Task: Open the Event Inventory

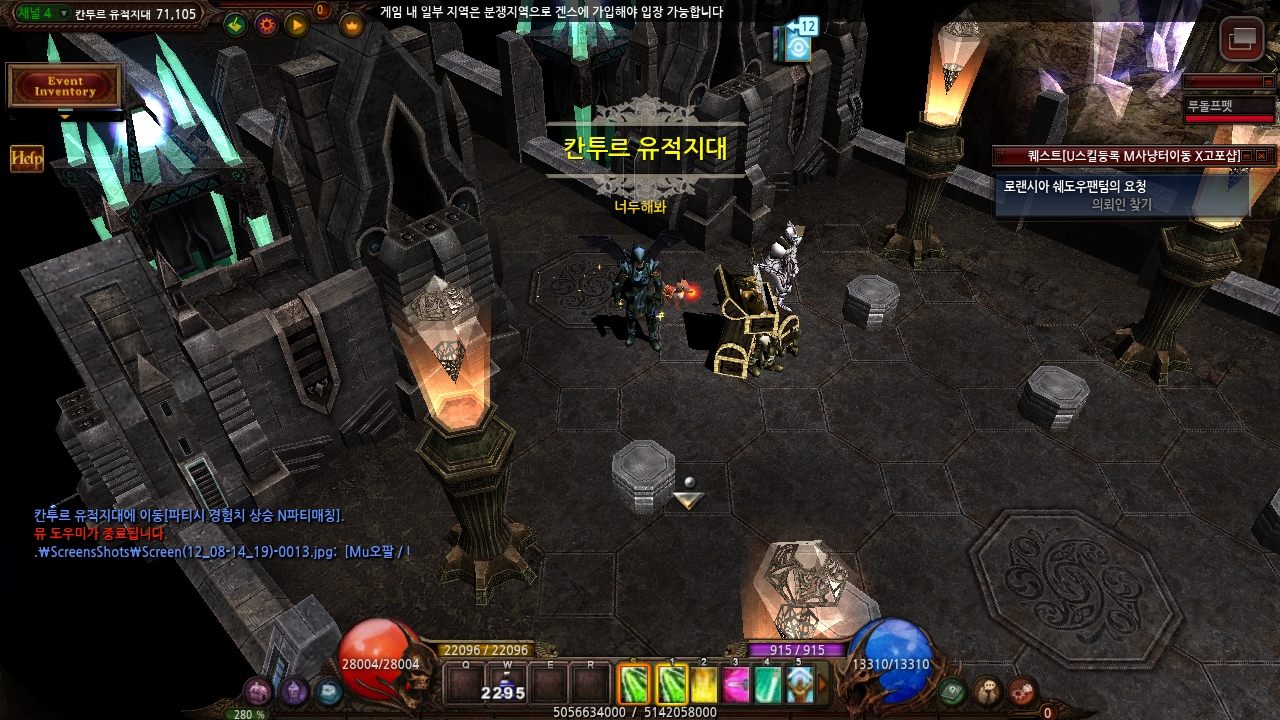Action: (x=65, y=86)
